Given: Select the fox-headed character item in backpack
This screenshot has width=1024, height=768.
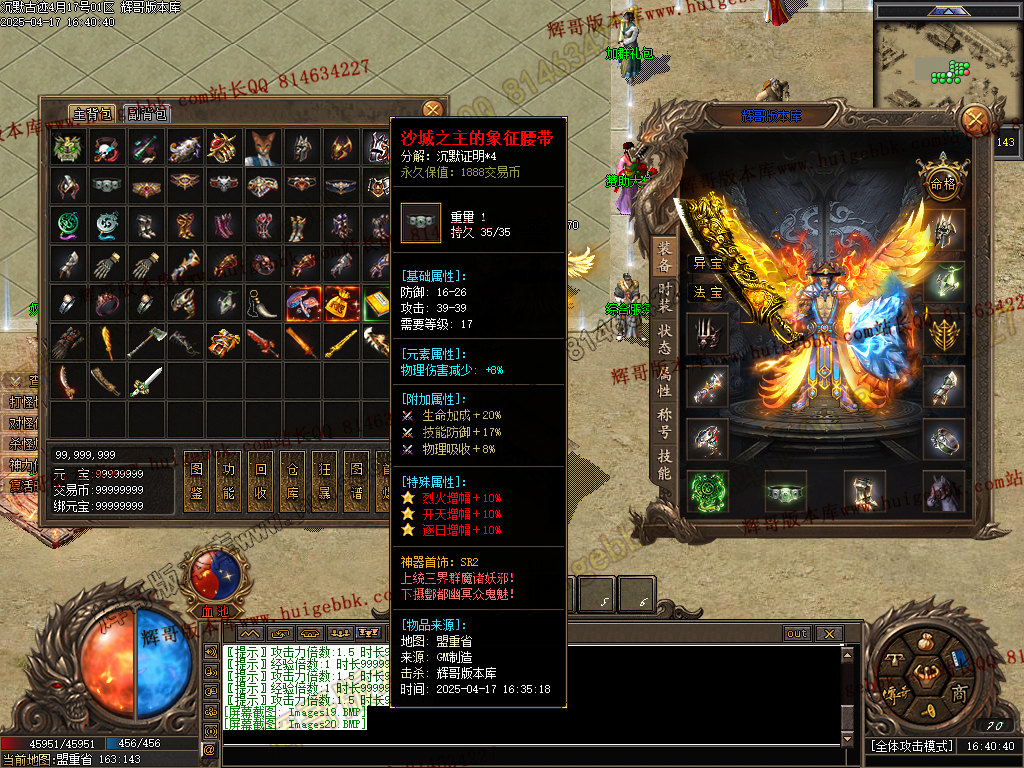Looking at the screenshot, I should point(263,148).
